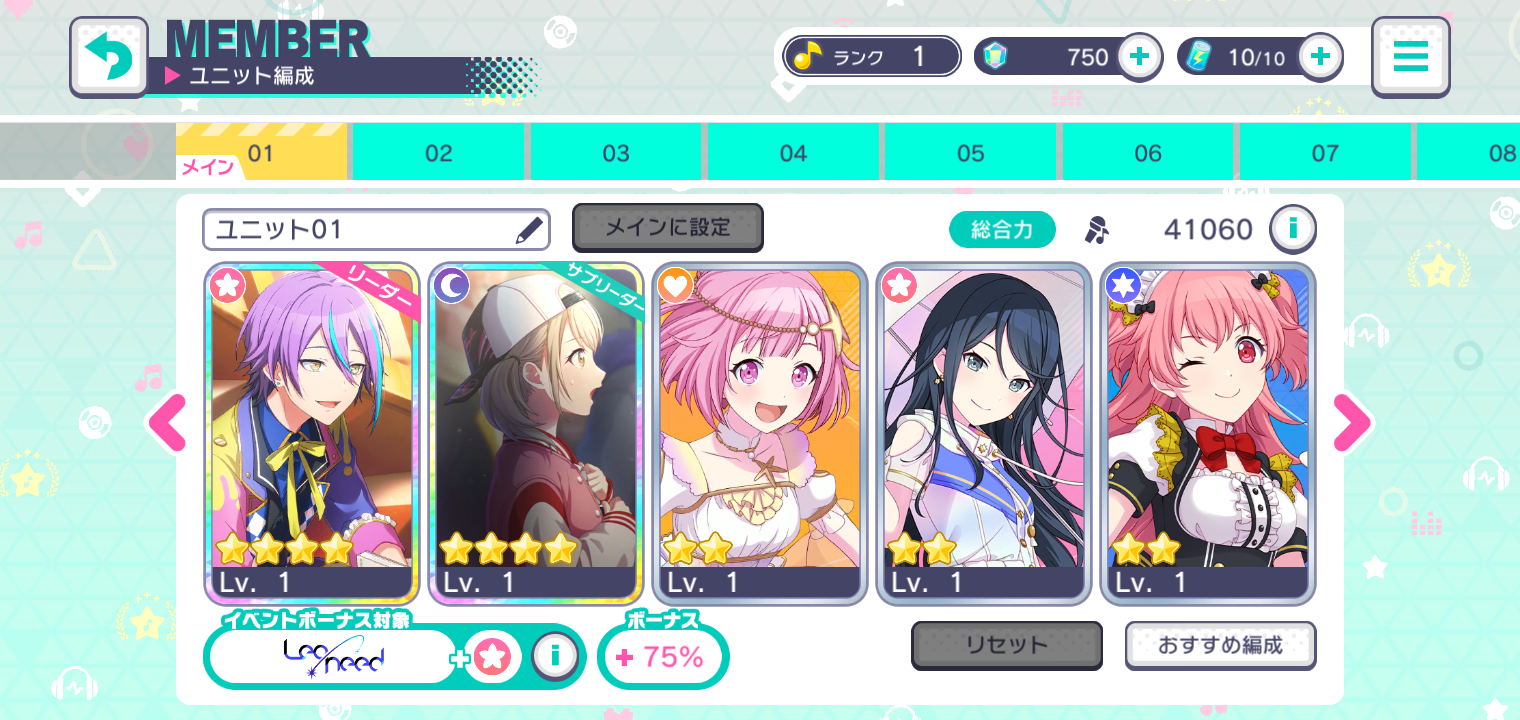Screen dimensions: 1520x720
Task: Switch to unit tab 02
Action: click(x=439, y=153)
